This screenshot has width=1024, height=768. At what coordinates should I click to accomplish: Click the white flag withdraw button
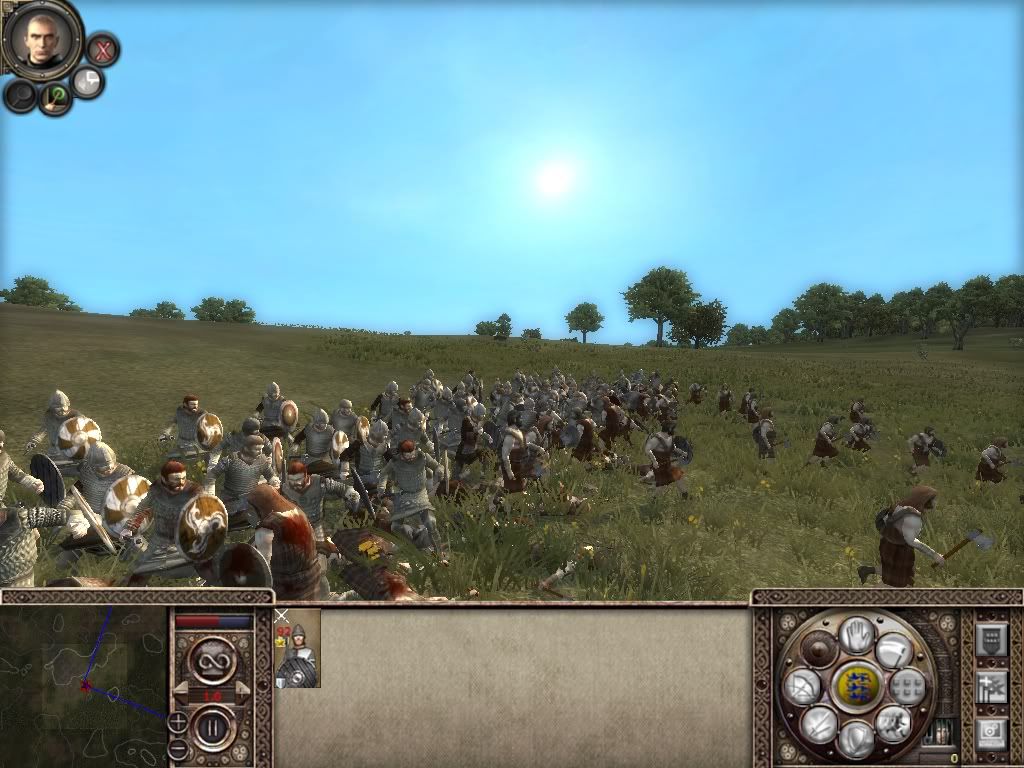click(x=895, y=652)
